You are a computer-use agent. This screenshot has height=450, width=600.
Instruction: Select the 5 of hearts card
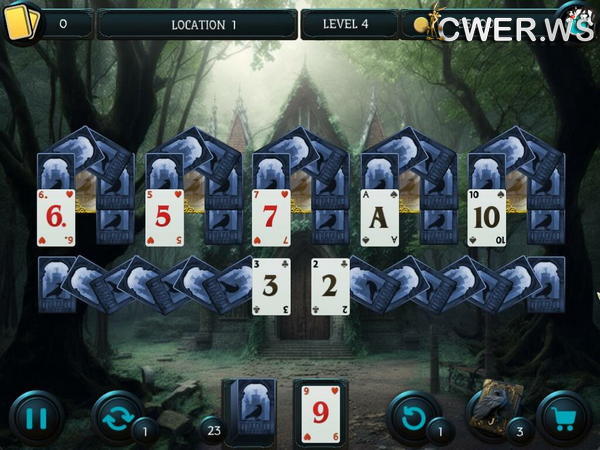(164, 217)
